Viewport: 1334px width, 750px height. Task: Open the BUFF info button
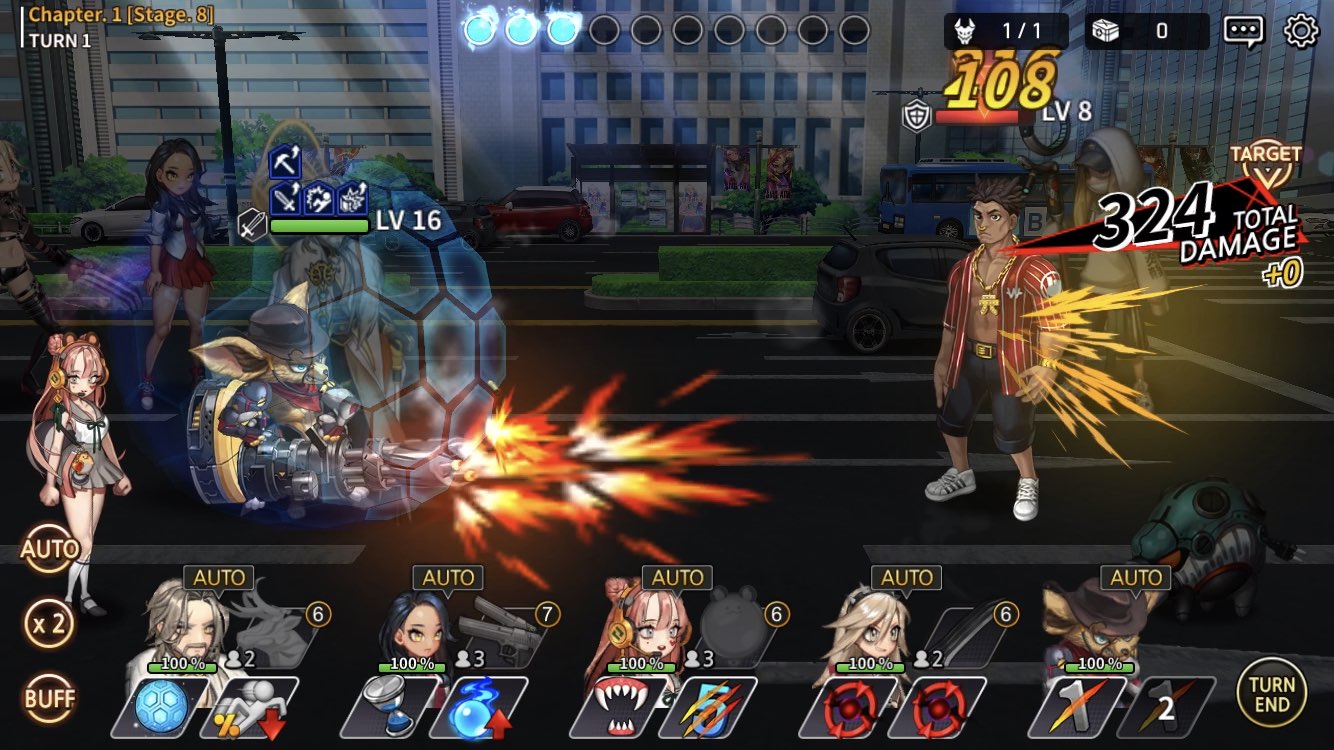click(50, 698)
